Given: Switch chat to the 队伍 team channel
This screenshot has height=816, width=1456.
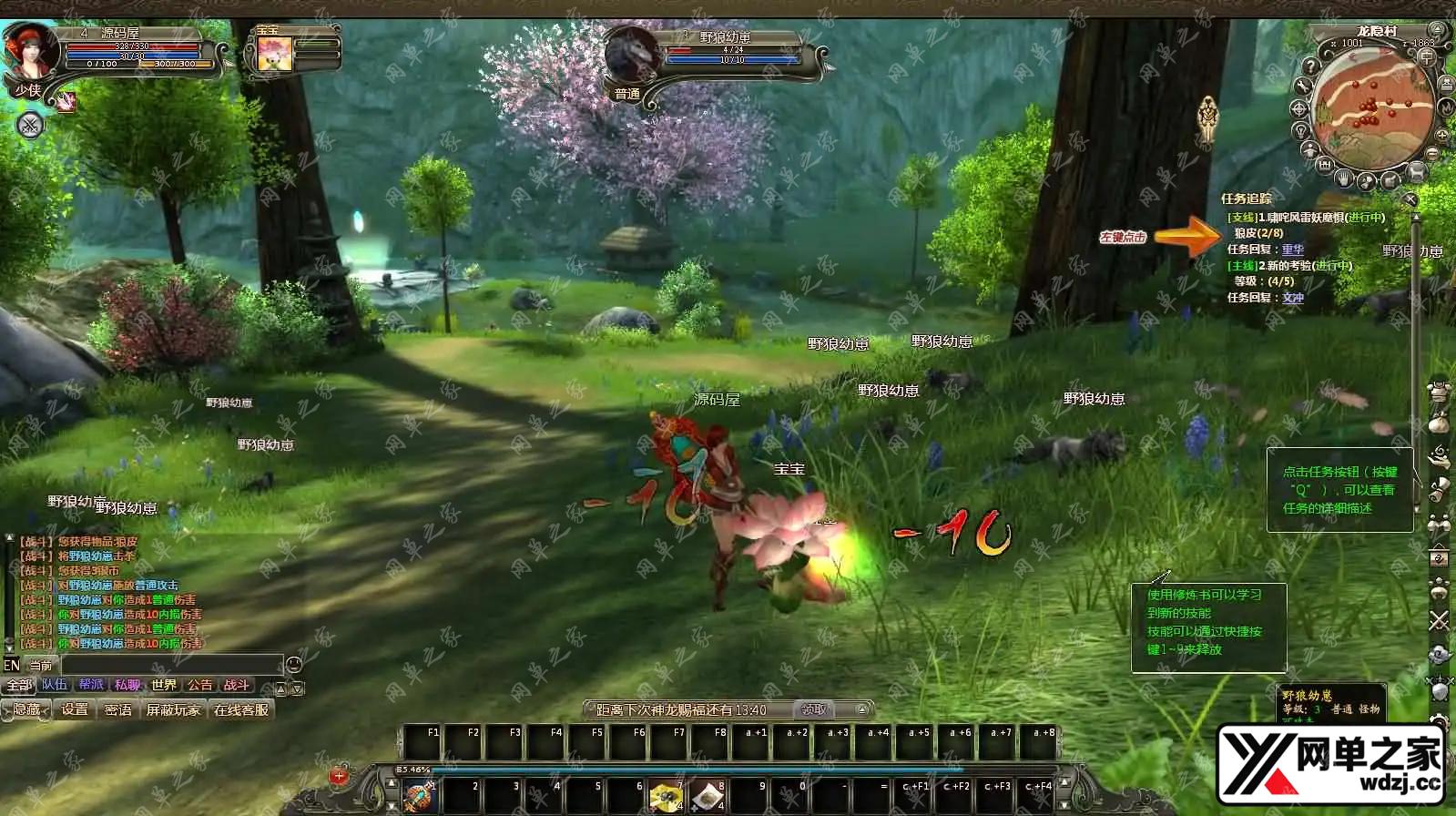Looking at the screenshot, I should [55, 685].
